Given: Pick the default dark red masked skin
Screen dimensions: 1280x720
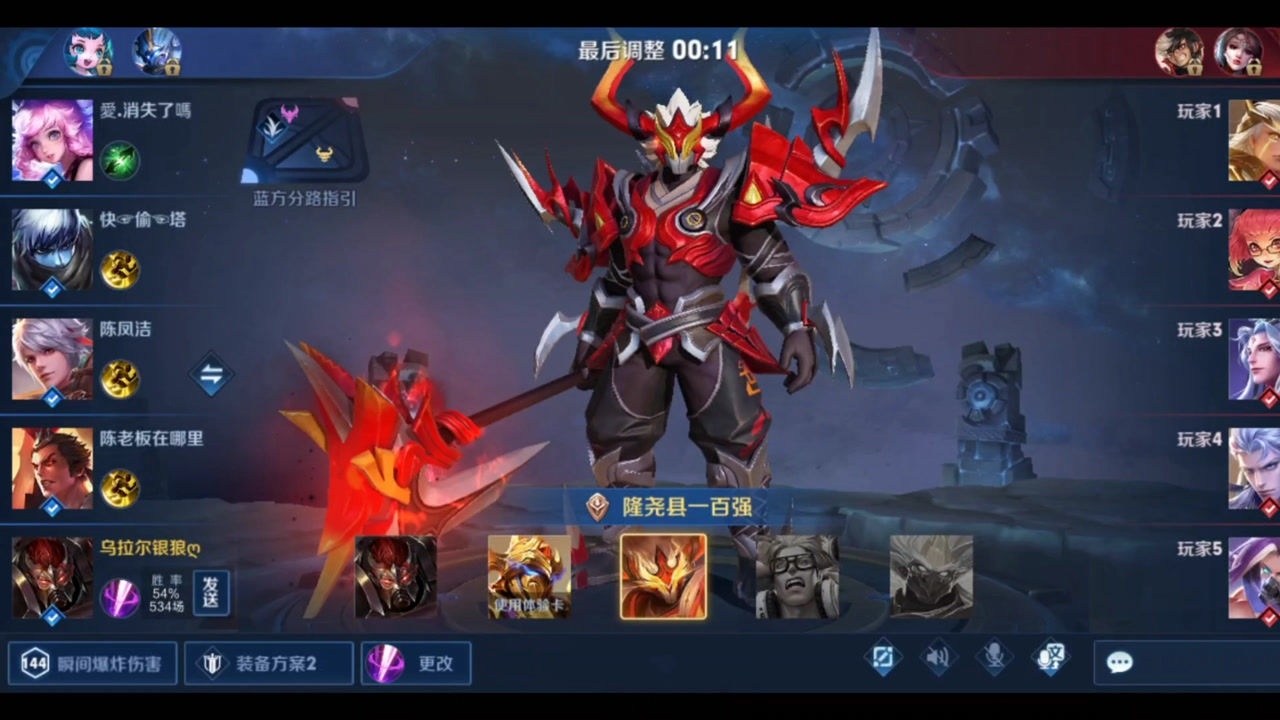Looking at the screenshot, I should [x=396, y=577].
